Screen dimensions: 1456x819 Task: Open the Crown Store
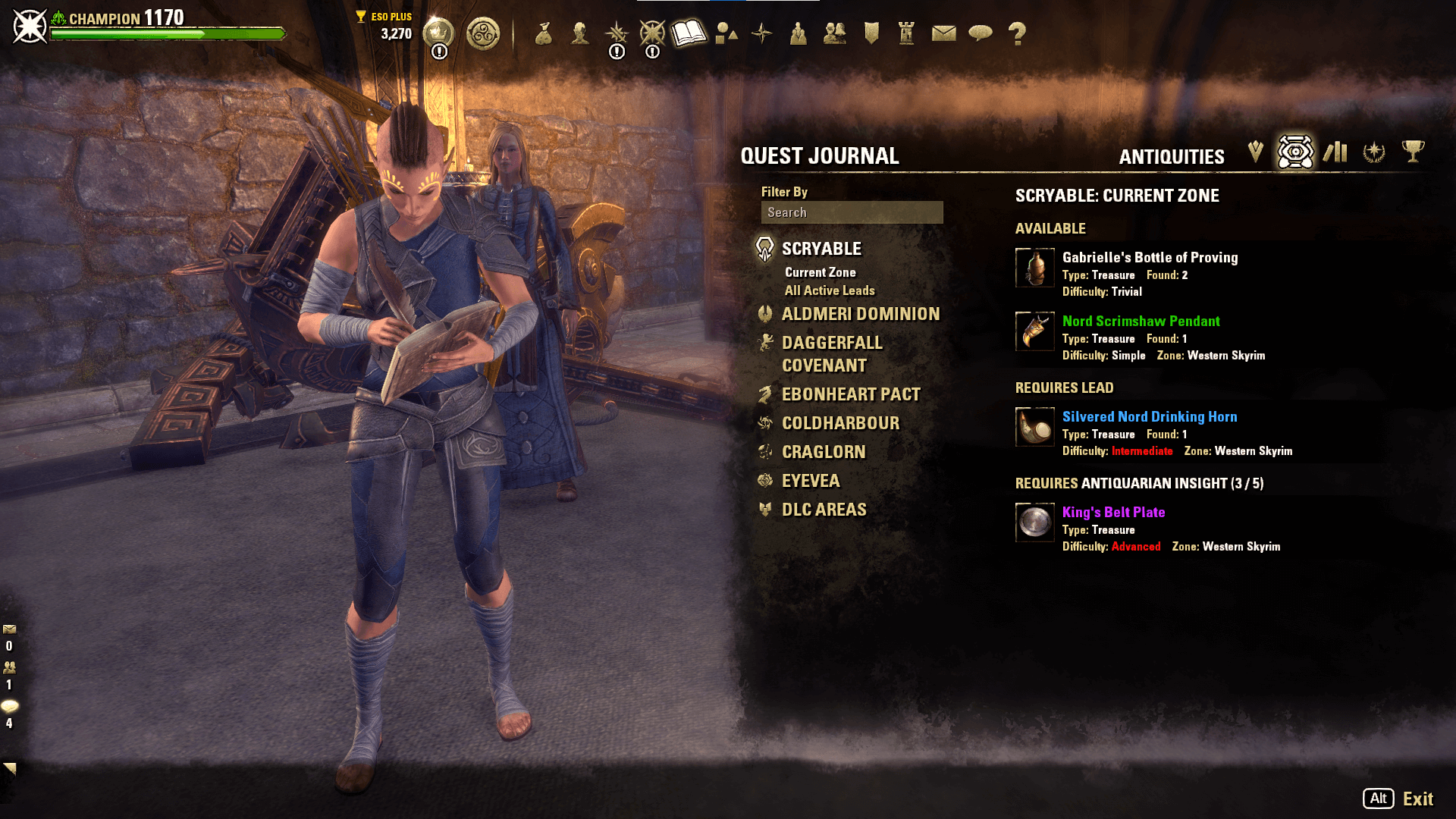[437, 32]
